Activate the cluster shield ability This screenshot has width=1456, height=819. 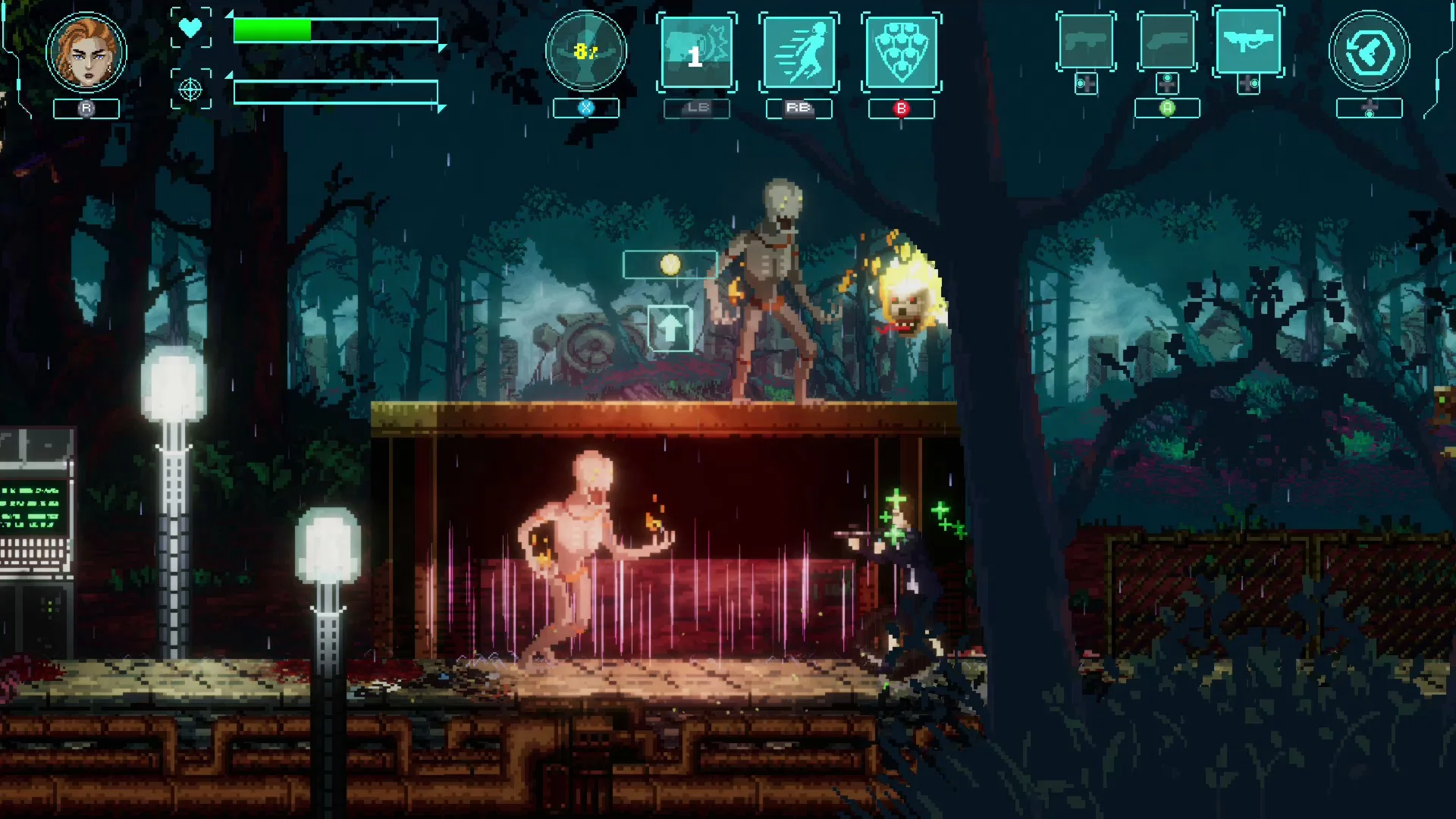point(901,52)
